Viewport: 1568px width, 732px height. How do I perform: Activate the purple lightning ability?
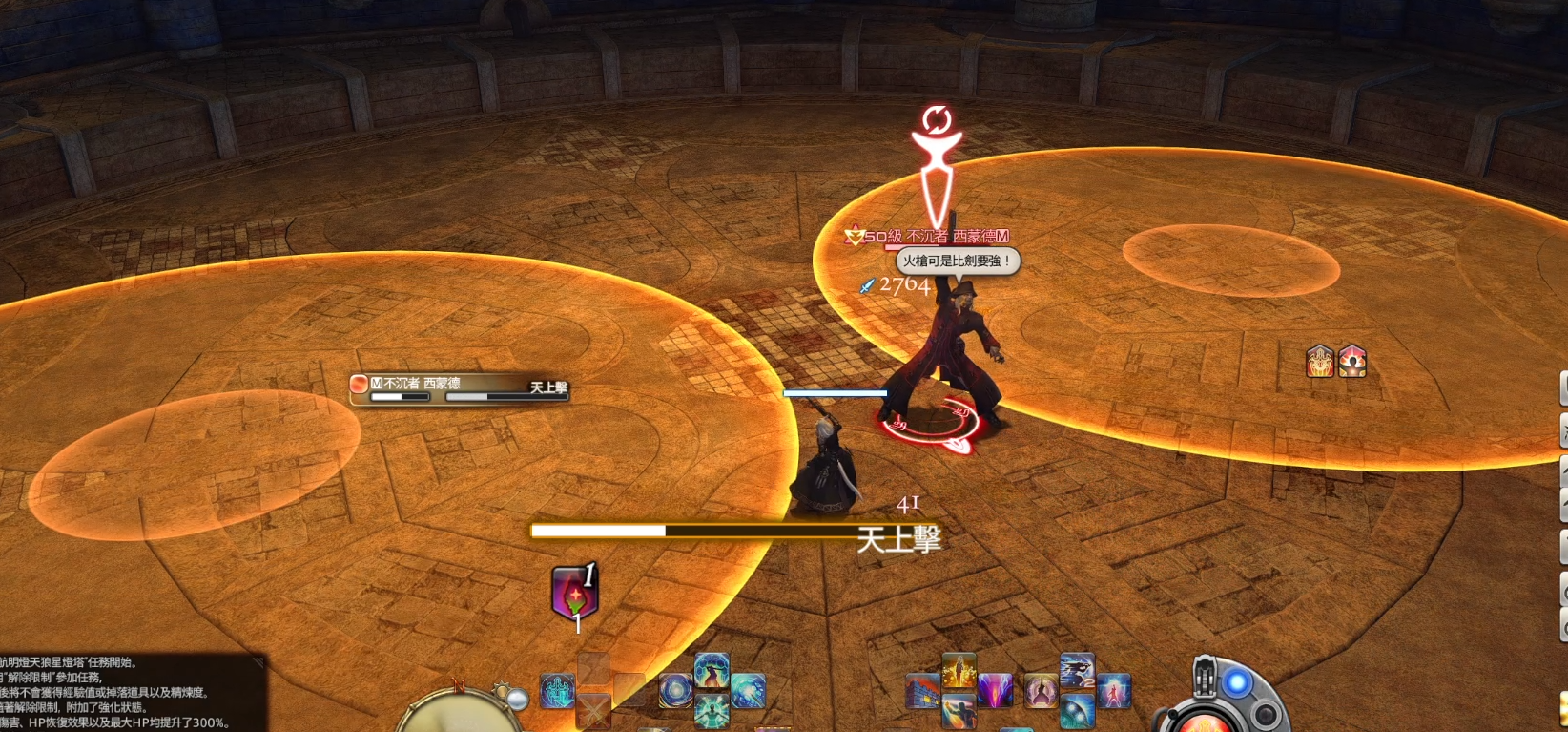click(x=995, y=691)
